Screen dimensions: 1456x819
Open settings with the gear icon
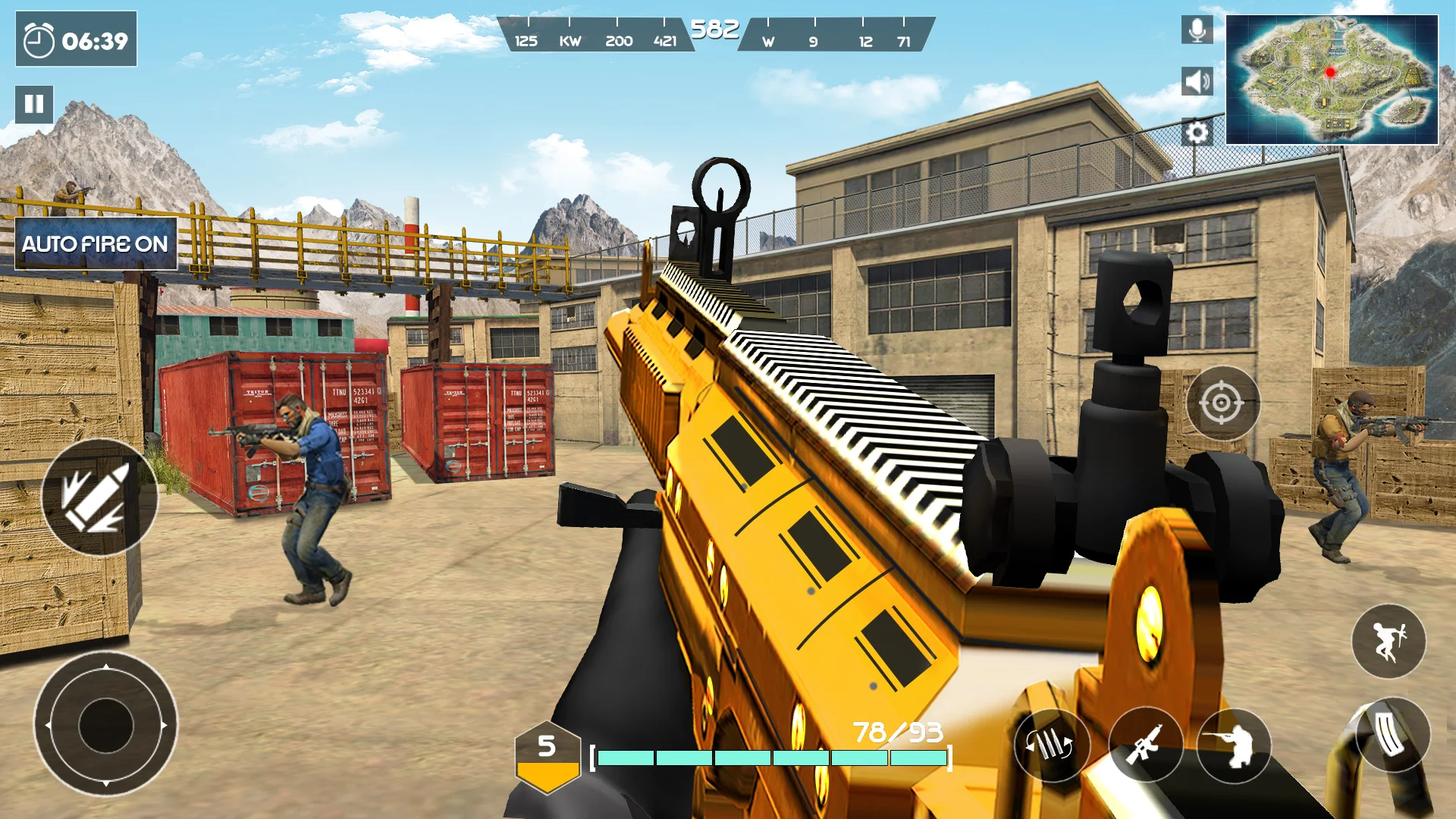tap(1197, 133)
